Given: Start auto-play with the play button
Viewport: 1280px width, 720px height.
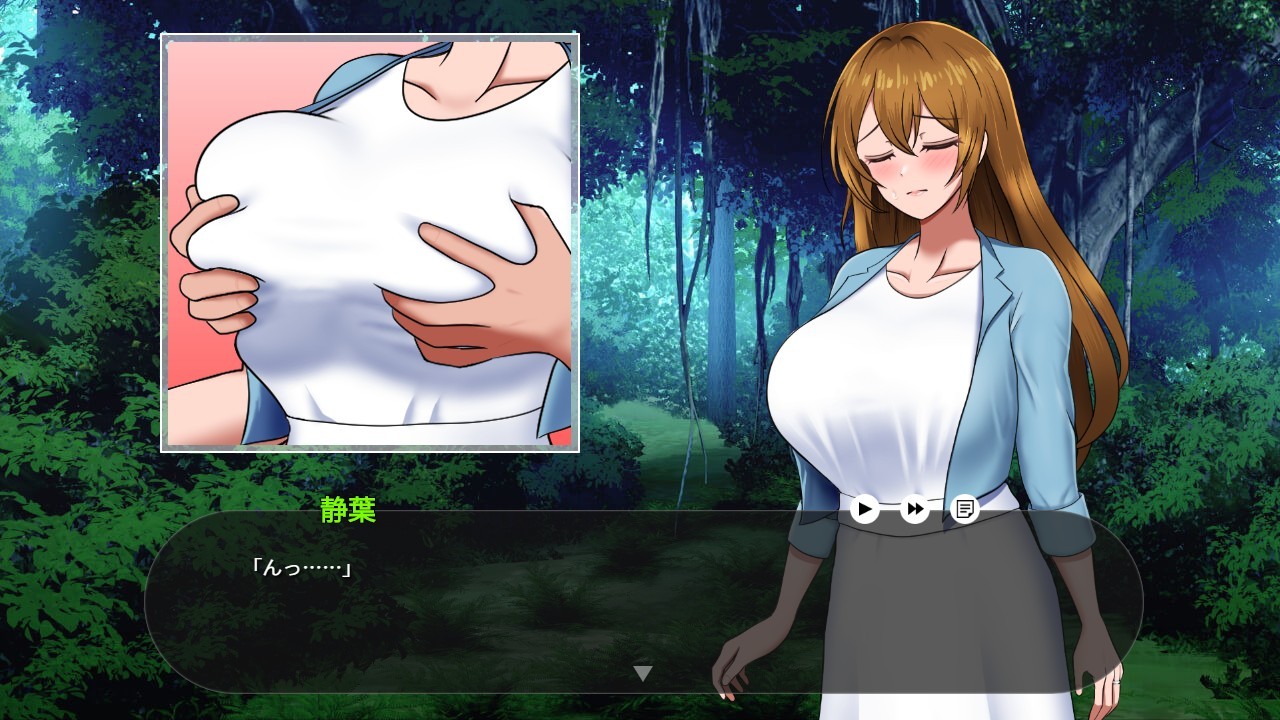Looking at the screenshot, I should [x=865, y=509].
